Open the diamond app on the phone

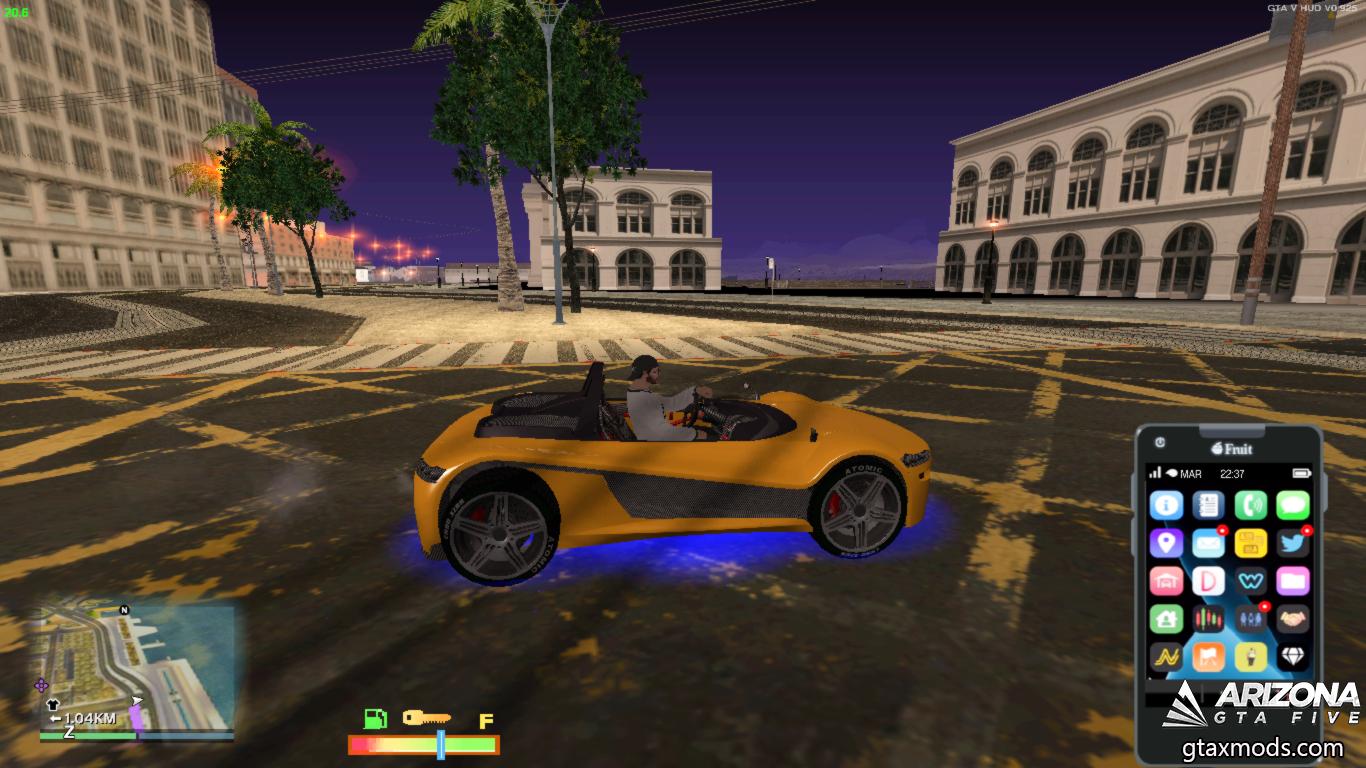pos(1292,657)
